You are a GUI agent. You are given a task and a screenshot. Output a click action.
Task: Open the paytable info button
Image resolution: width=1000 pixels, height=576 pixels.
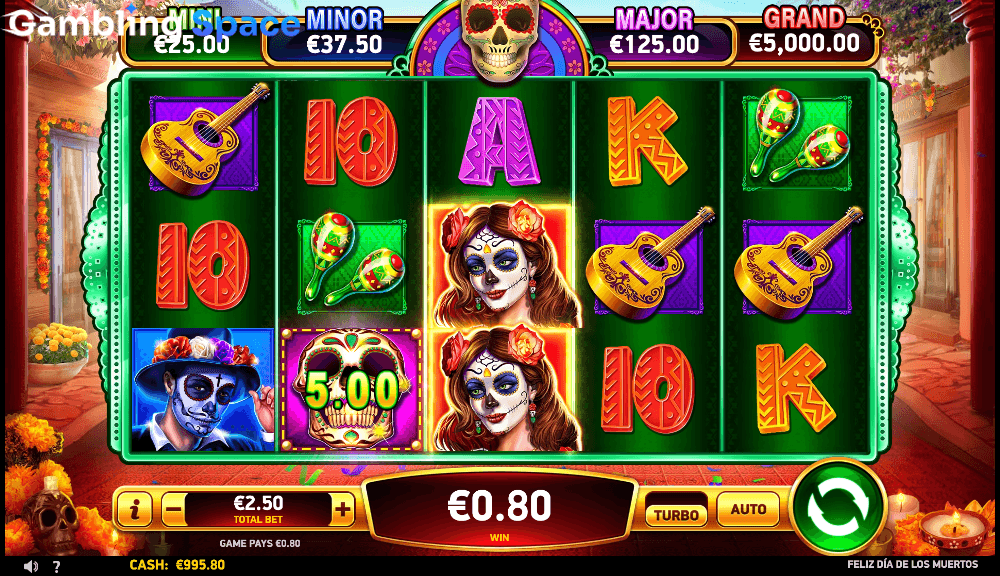(135, 510)
